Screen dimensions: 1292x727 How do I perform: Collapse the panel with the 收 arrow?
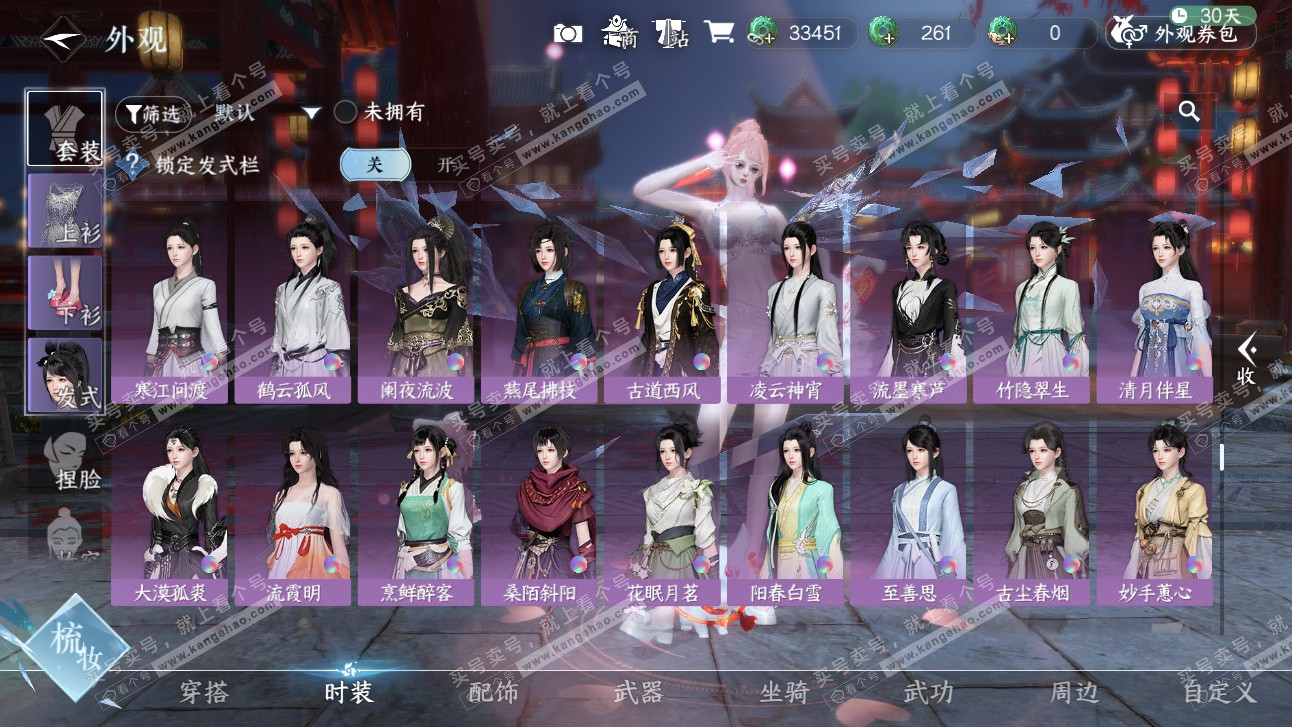click(x=1246, y=362)
